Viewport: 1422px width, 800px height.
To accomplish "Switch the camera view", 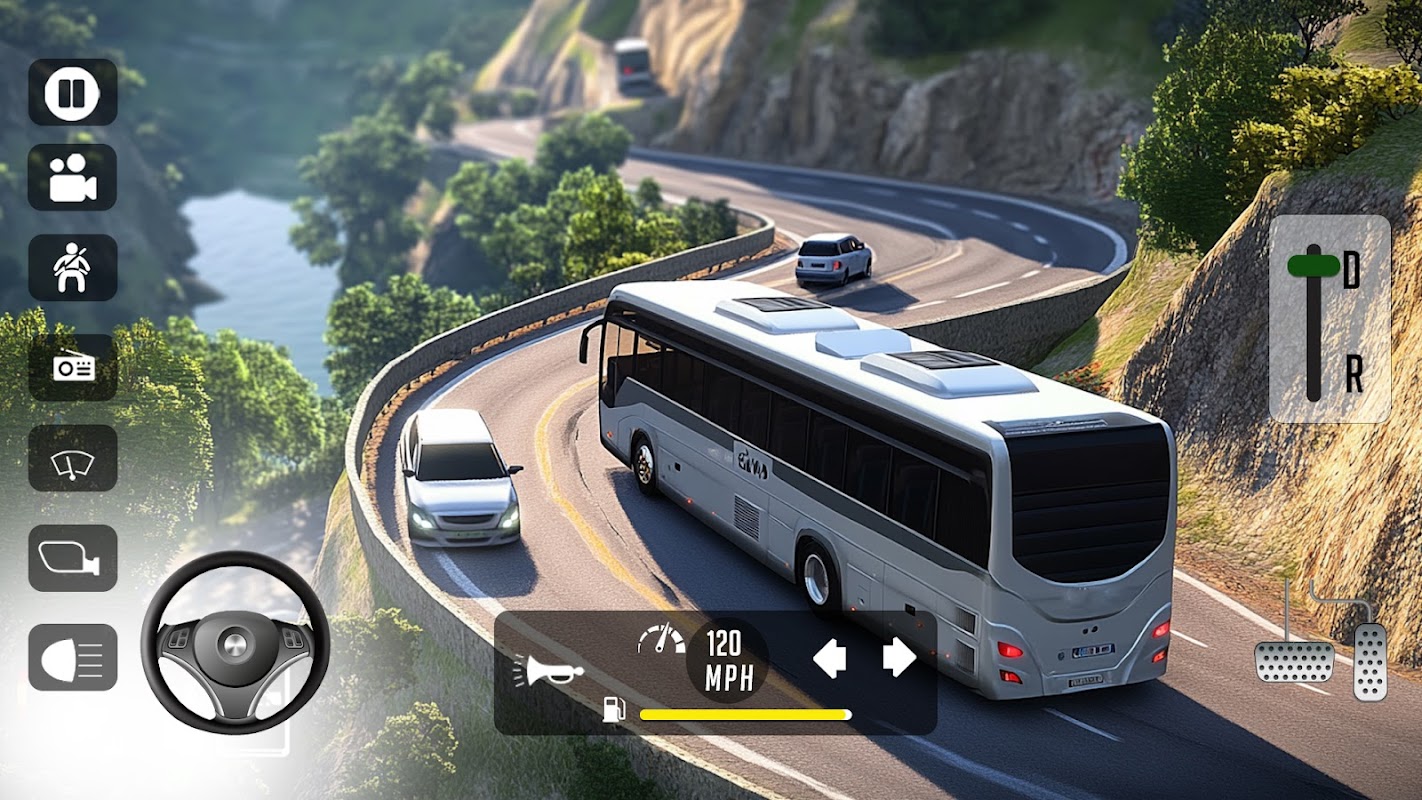I will pos(72,178).
